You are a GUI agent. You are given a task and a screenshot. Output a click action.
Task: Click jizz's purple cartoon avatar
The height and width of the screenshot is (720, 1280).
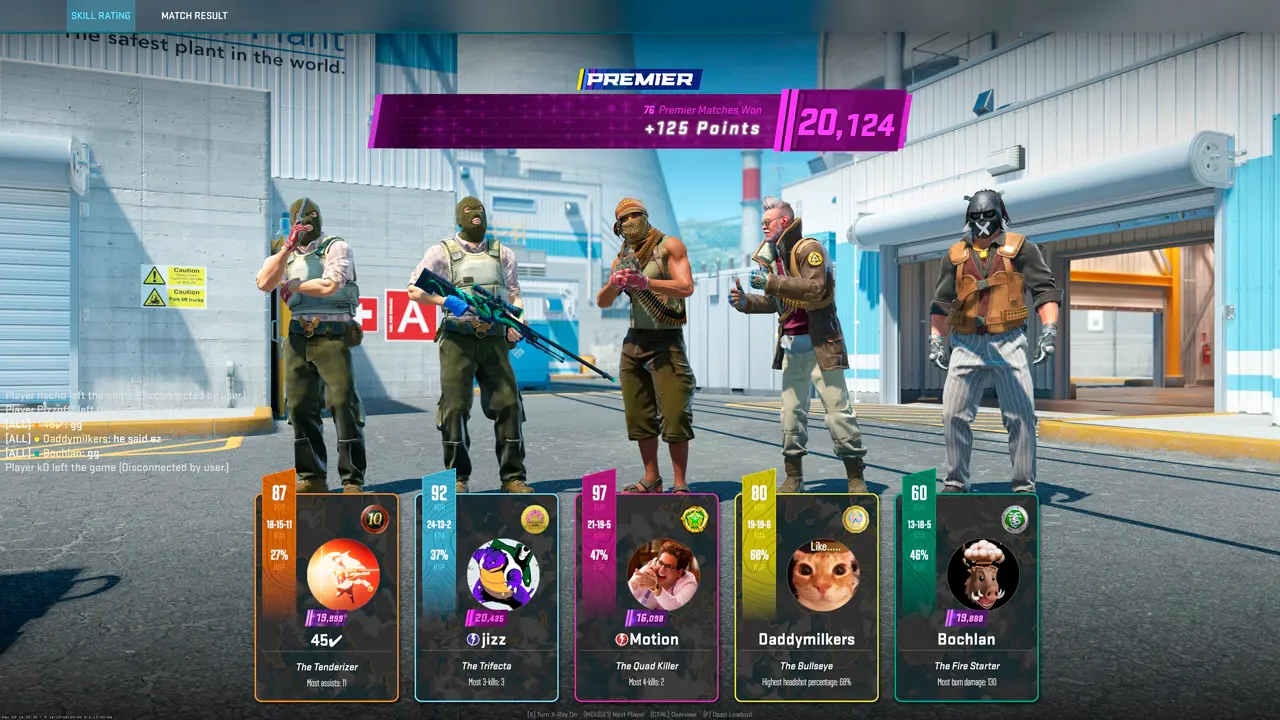click(x=503, y=575)
